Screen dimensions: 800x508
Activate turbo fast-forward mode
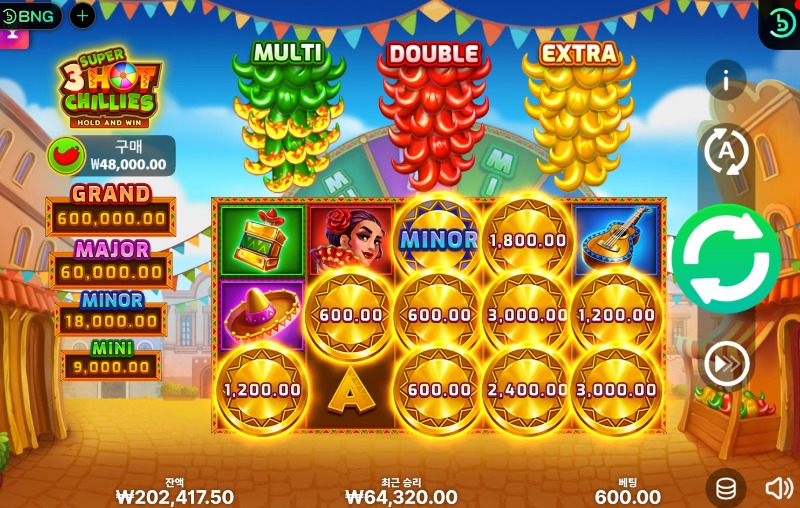click(726, 364)
